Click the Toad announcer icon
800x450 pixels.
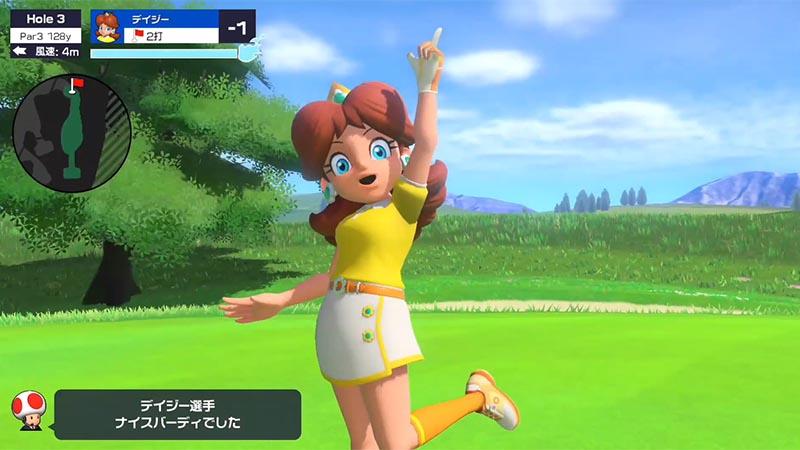pos(27,410)
